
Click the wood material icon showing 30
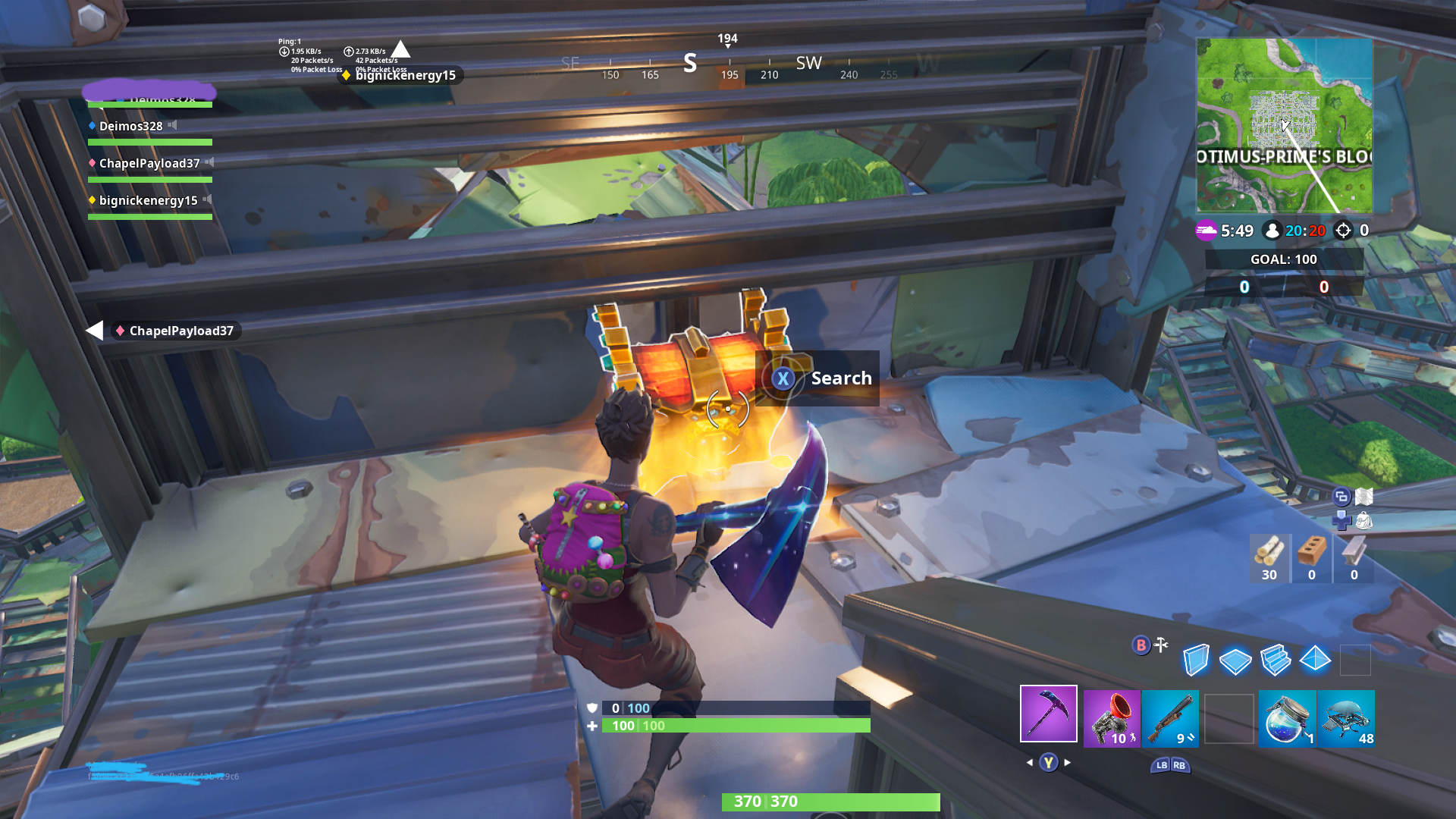pyautogui.click(x=1270, y=554)
